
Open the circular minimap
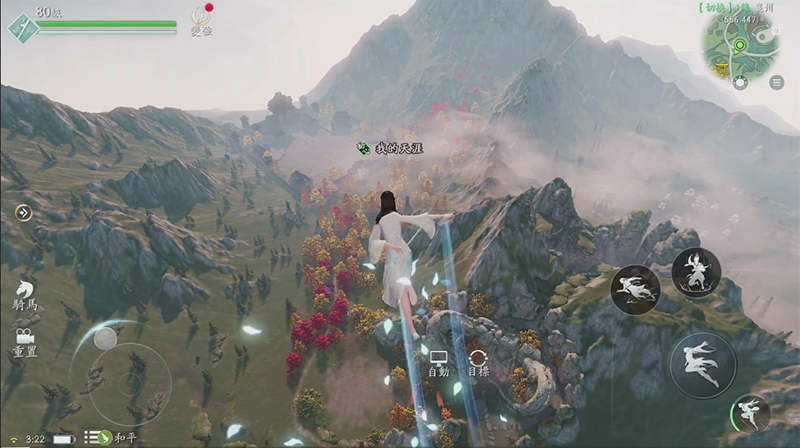pos(741,43)
